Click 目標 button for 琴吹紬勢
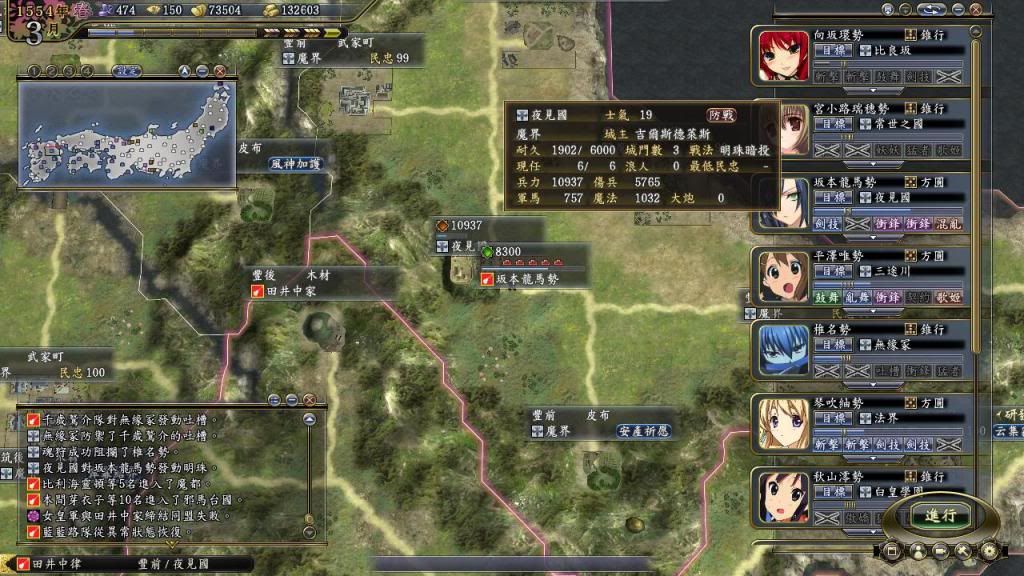The image size is (1024, 576). pyautogui.click(x=830, y=419)
